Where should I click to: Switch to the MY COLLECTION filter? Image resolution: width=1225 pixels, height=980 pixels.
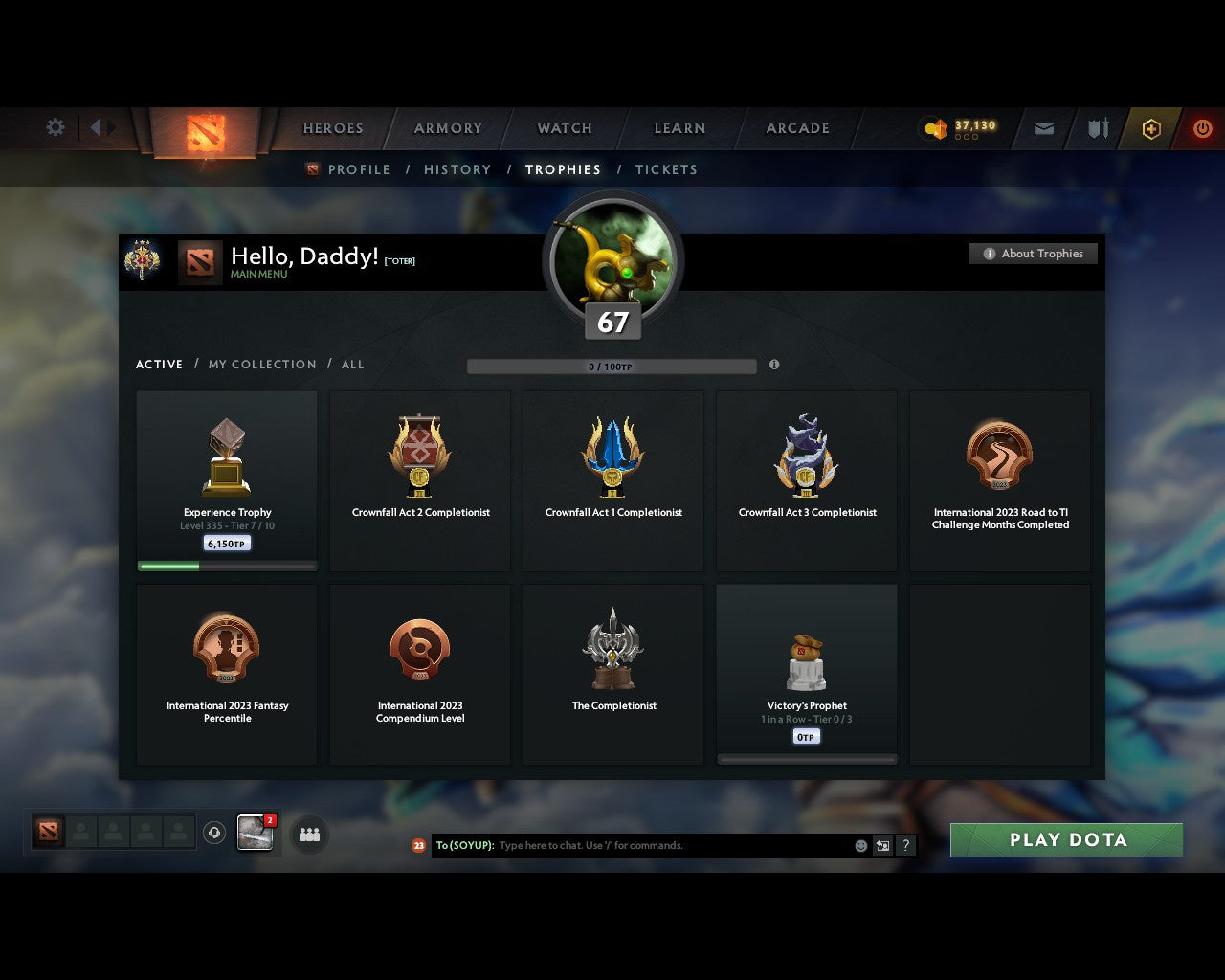(261, 365)
